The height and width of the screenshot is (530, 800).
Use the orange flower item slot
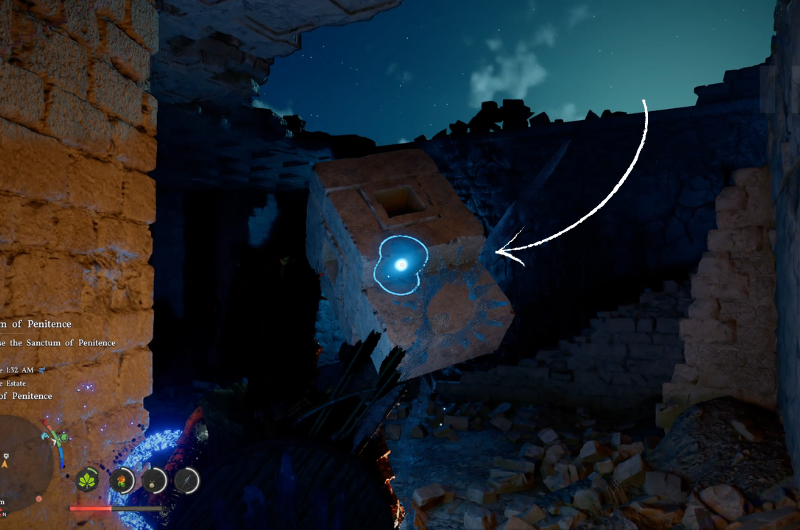(122, 480)
